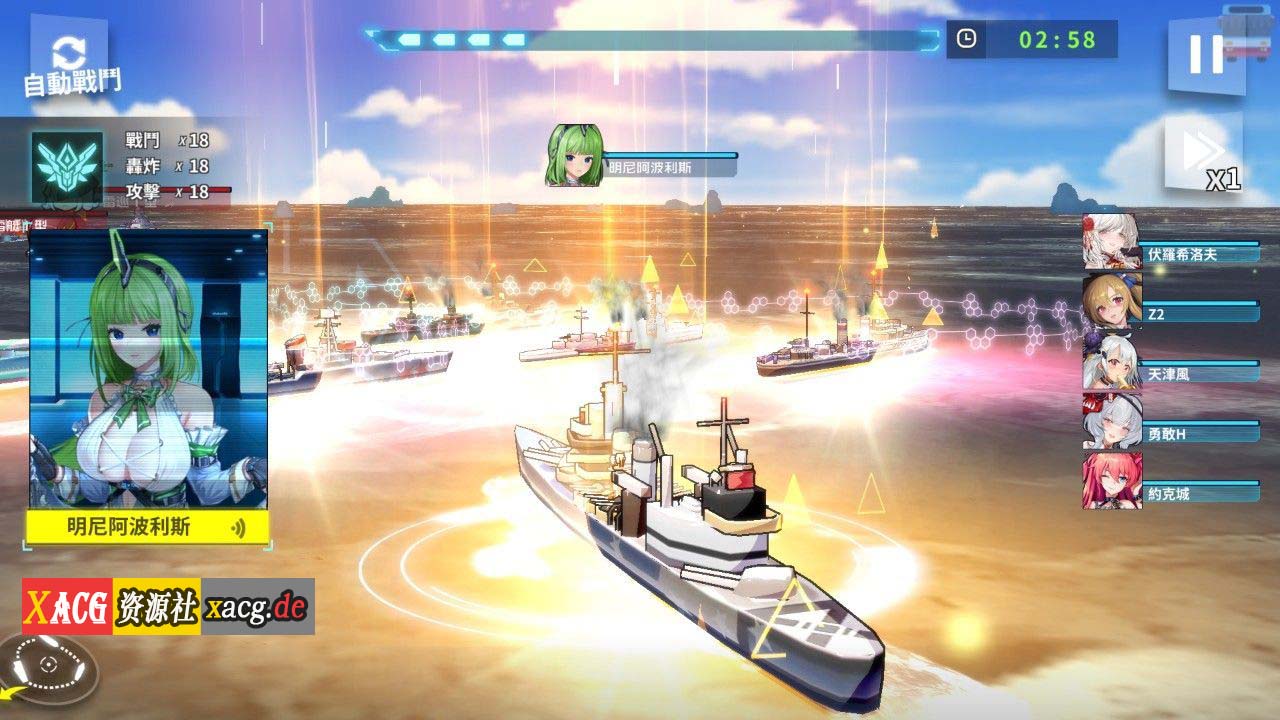
Task: Open the formation emblem icon
Action: (x=67, y=167)
